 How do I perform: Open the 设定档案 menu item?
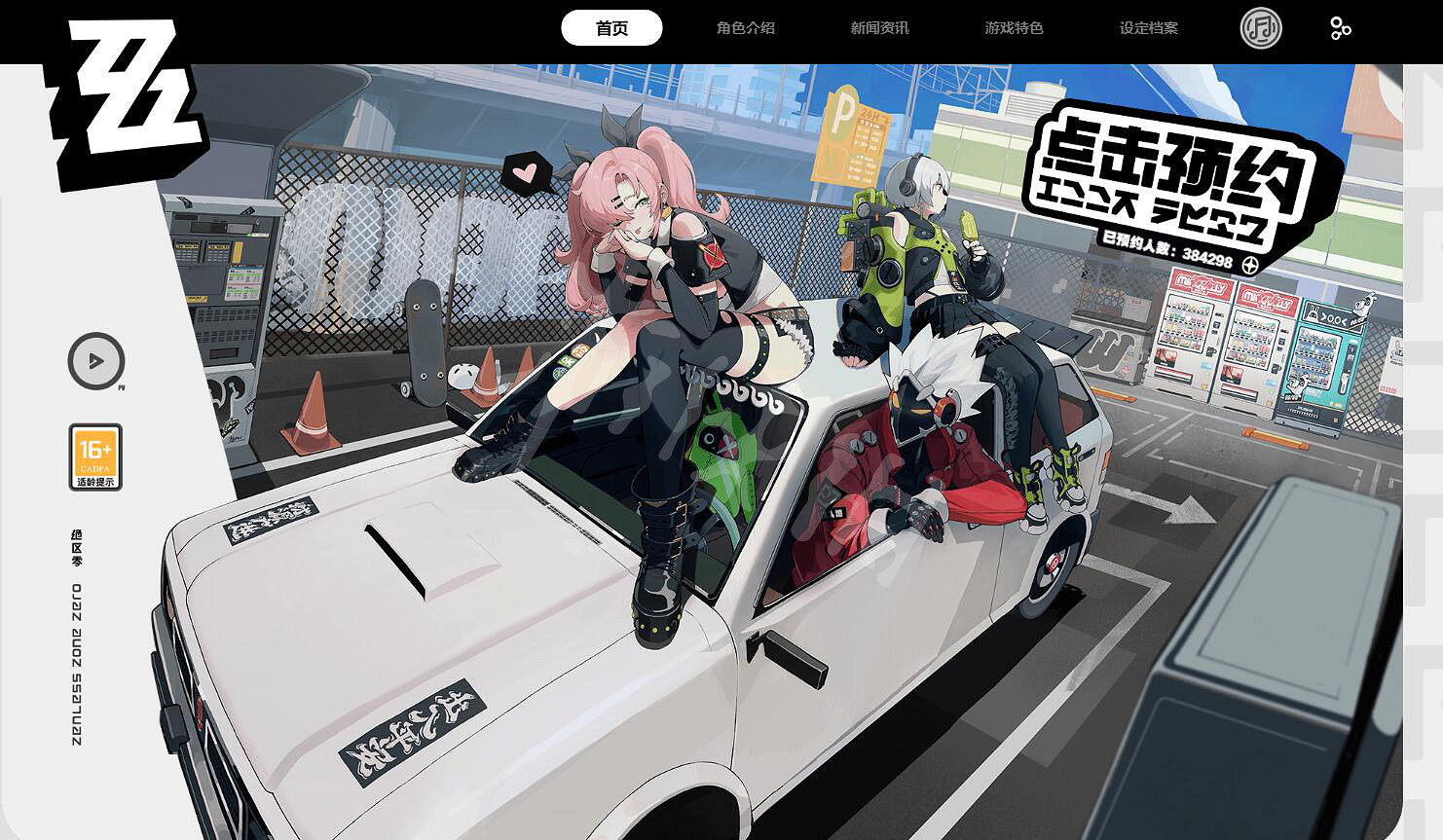coord(1149,28)
